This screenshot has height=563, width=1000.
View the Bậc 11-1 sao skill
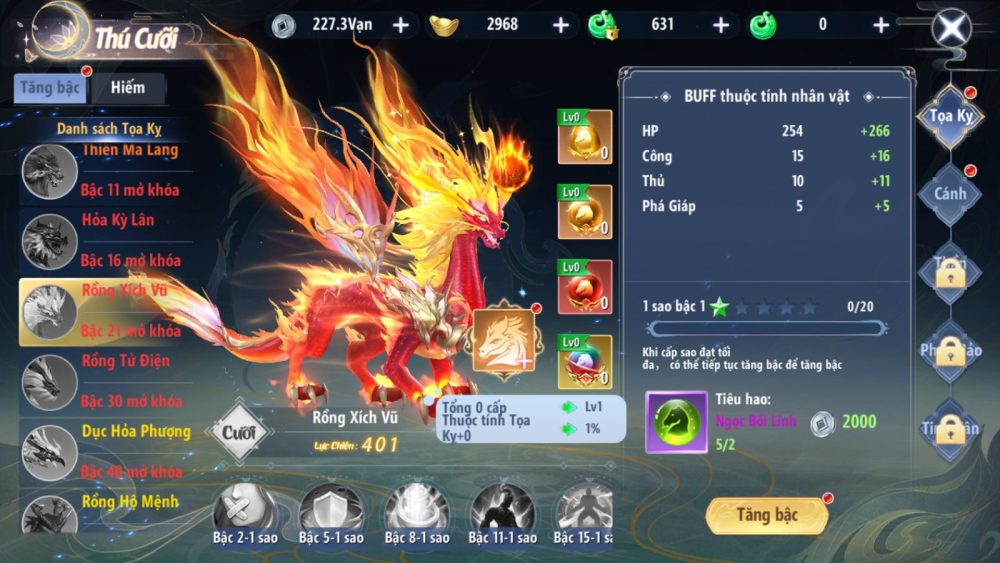[x=501, y=510]
